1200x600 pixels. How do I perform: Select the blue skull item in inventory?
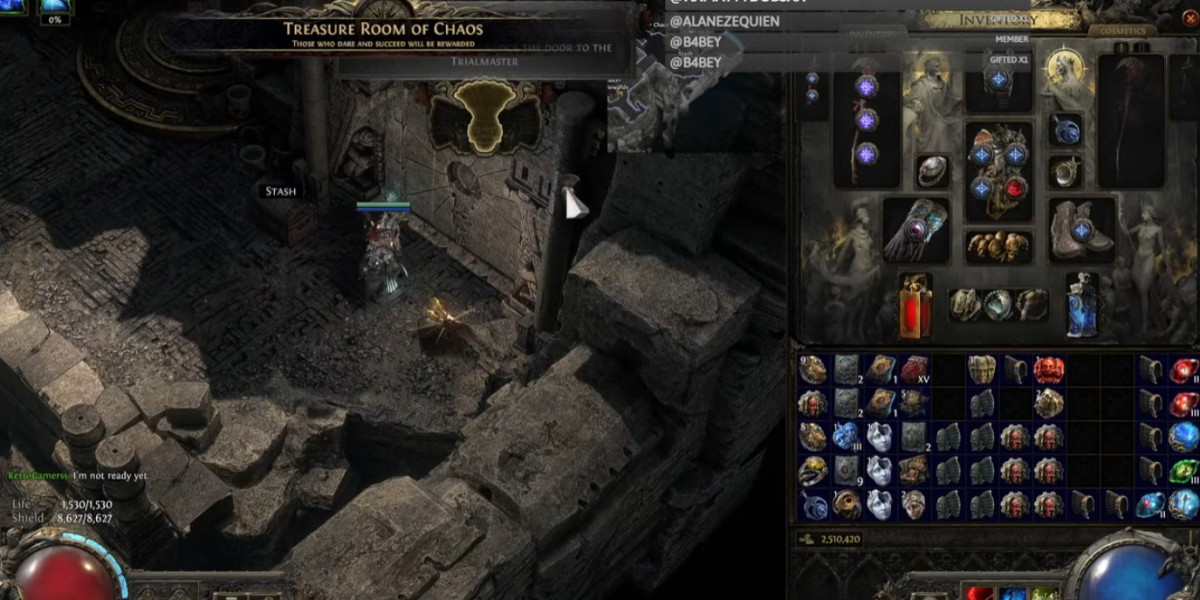click(847, 437)
